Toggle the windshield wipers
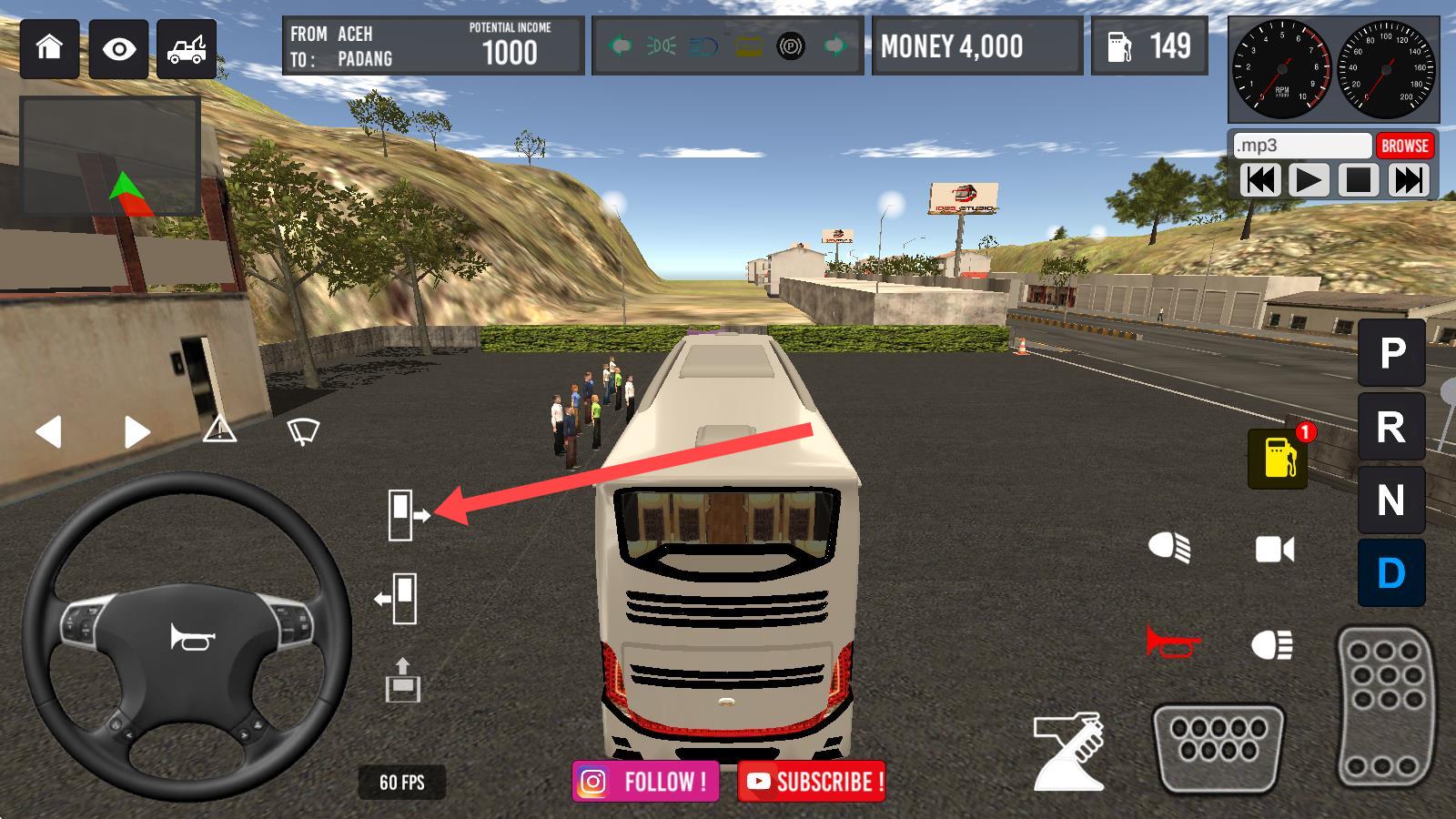 (303, 430)
